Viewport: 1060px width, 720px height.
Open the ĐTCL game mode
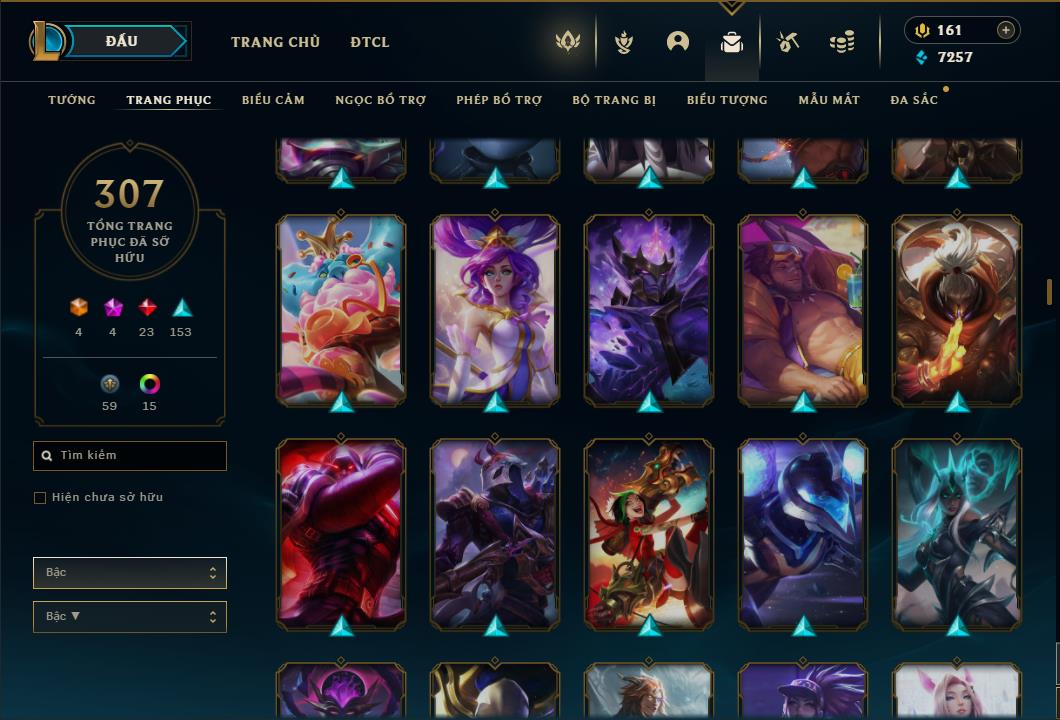coord(370,42)
